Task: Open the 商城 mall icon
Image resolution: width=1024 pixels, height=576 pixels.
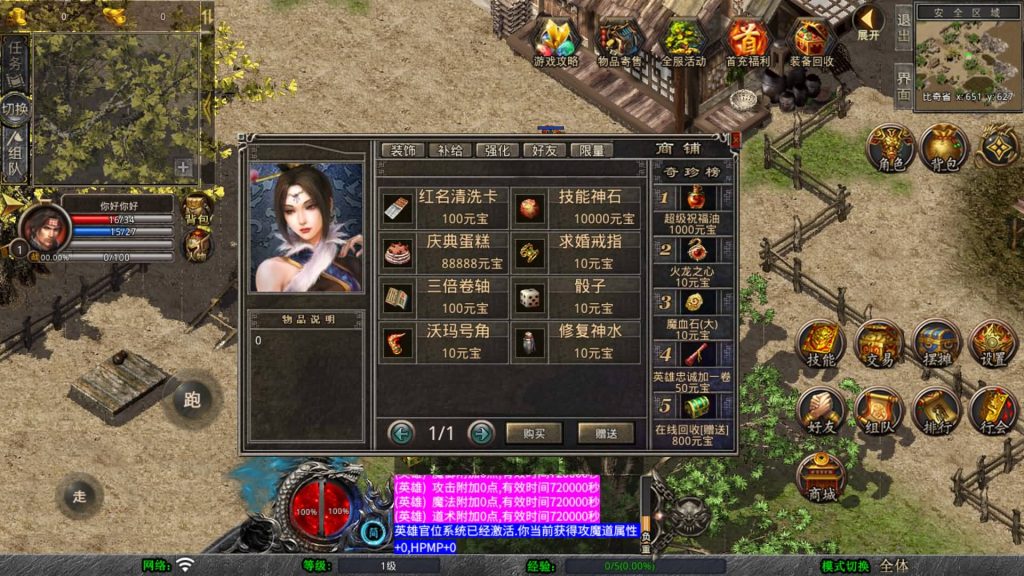Action: (822, 477)
